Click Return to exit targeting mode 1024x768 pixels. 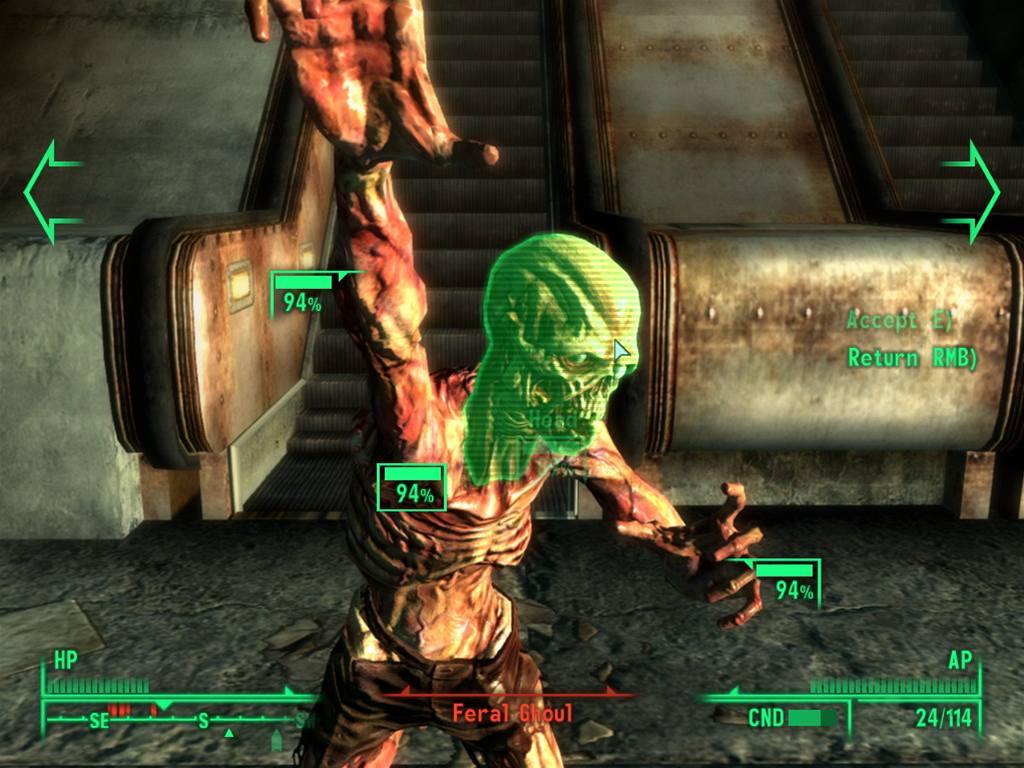910,357
